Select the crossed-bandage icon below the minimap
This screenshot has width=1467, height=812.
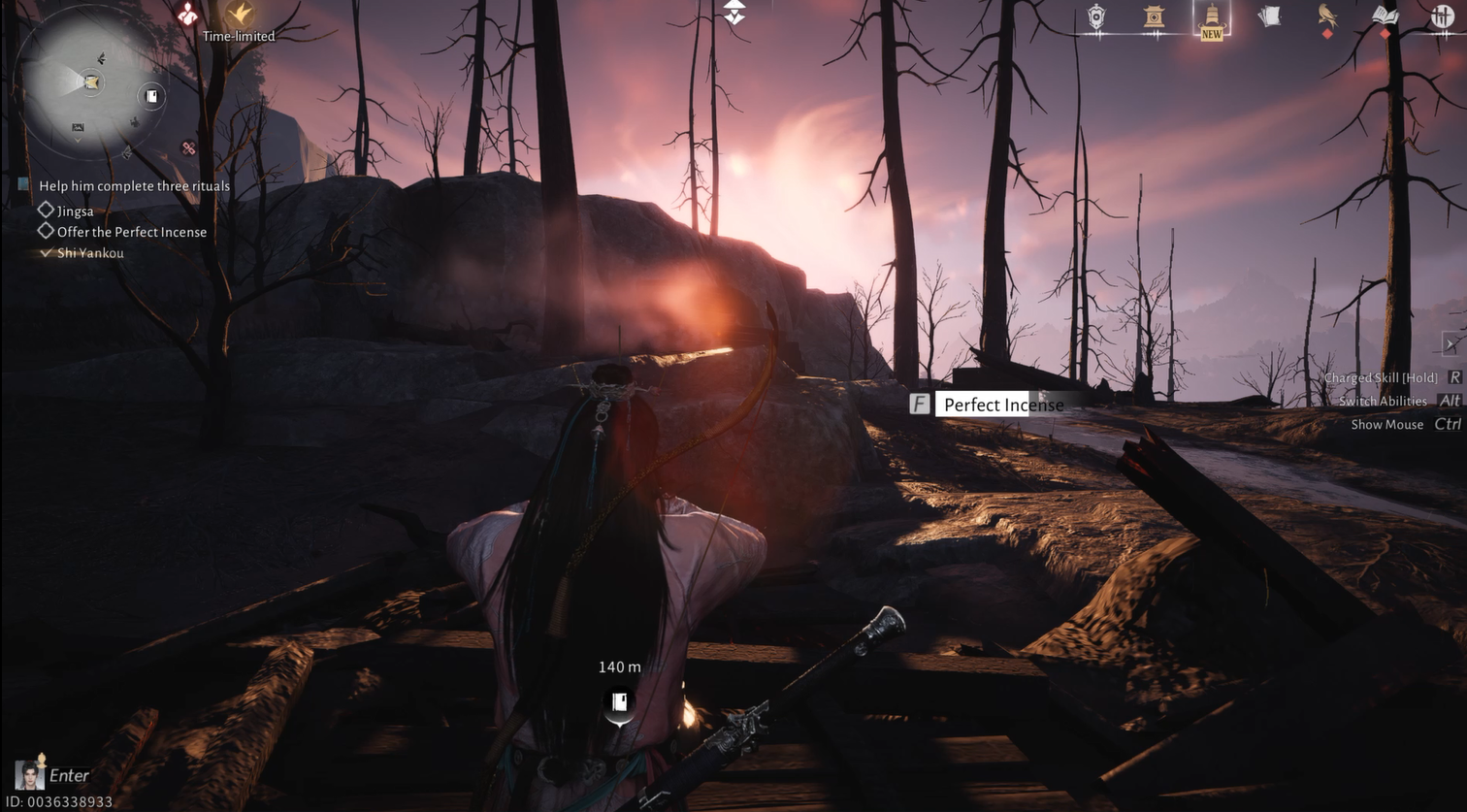click(x=188, y=148)
